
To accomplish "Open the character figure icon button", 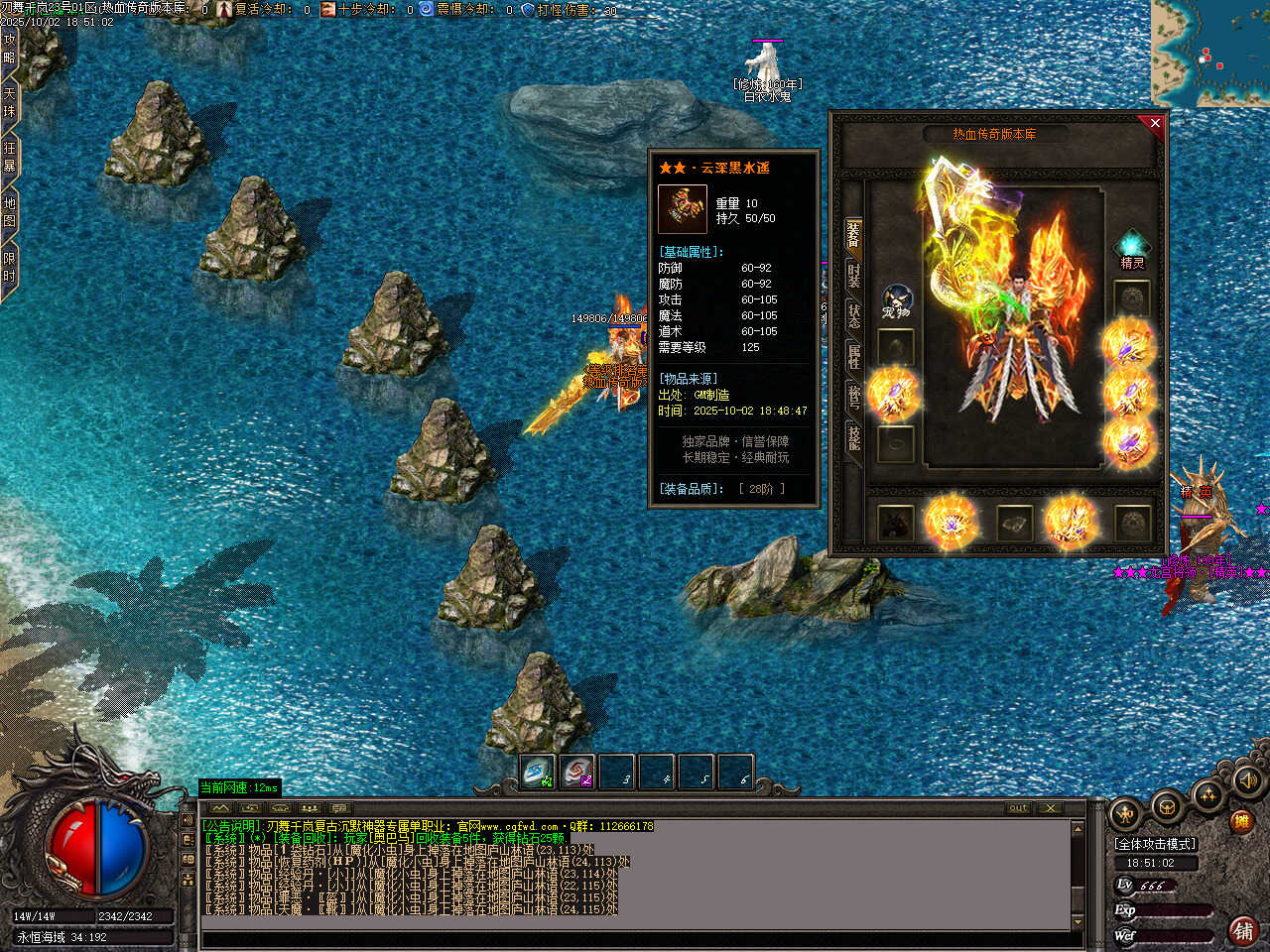I will pos(1125,815).
